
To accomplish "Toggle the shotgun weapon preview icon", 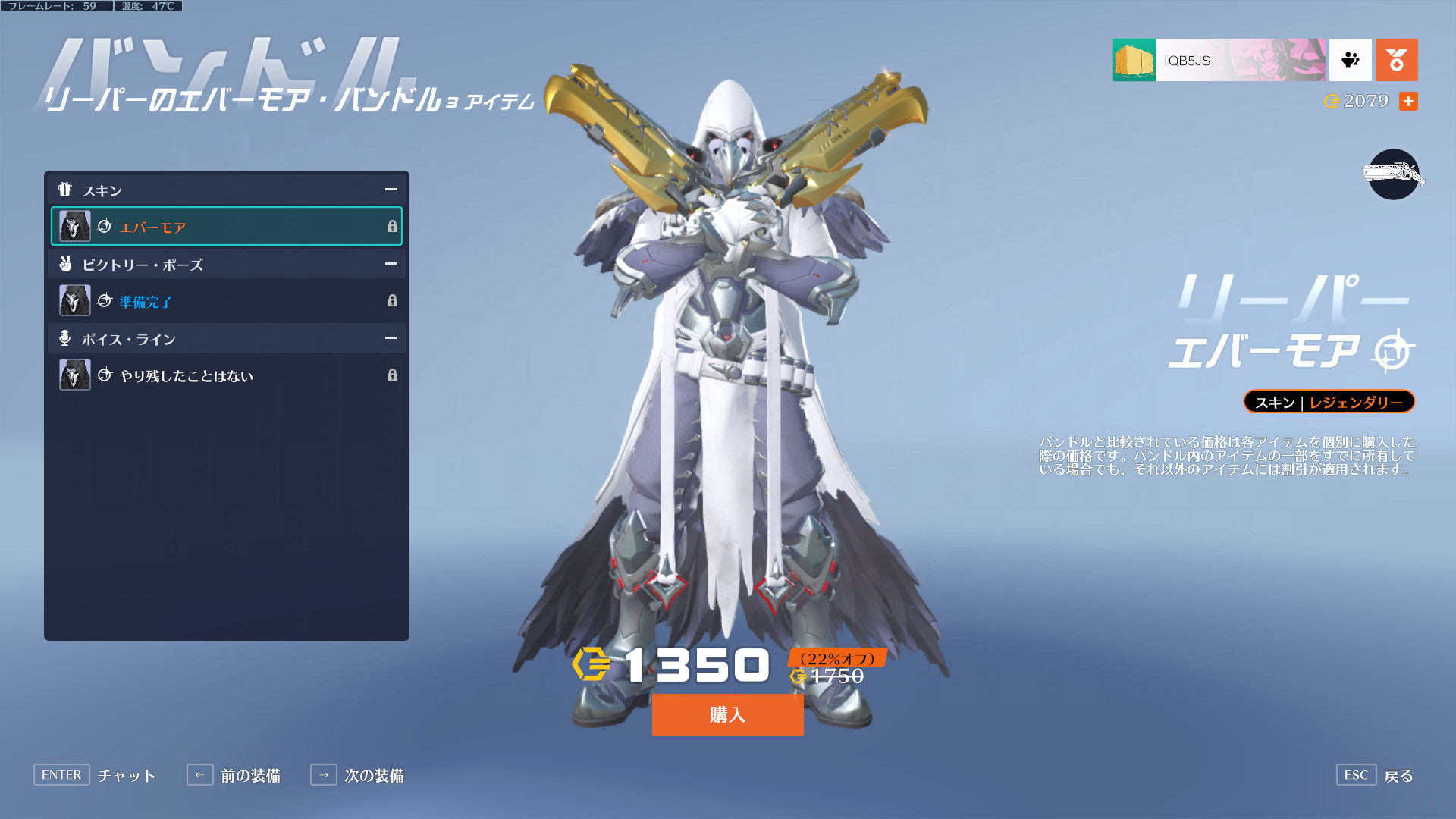I will point(1393,175).
